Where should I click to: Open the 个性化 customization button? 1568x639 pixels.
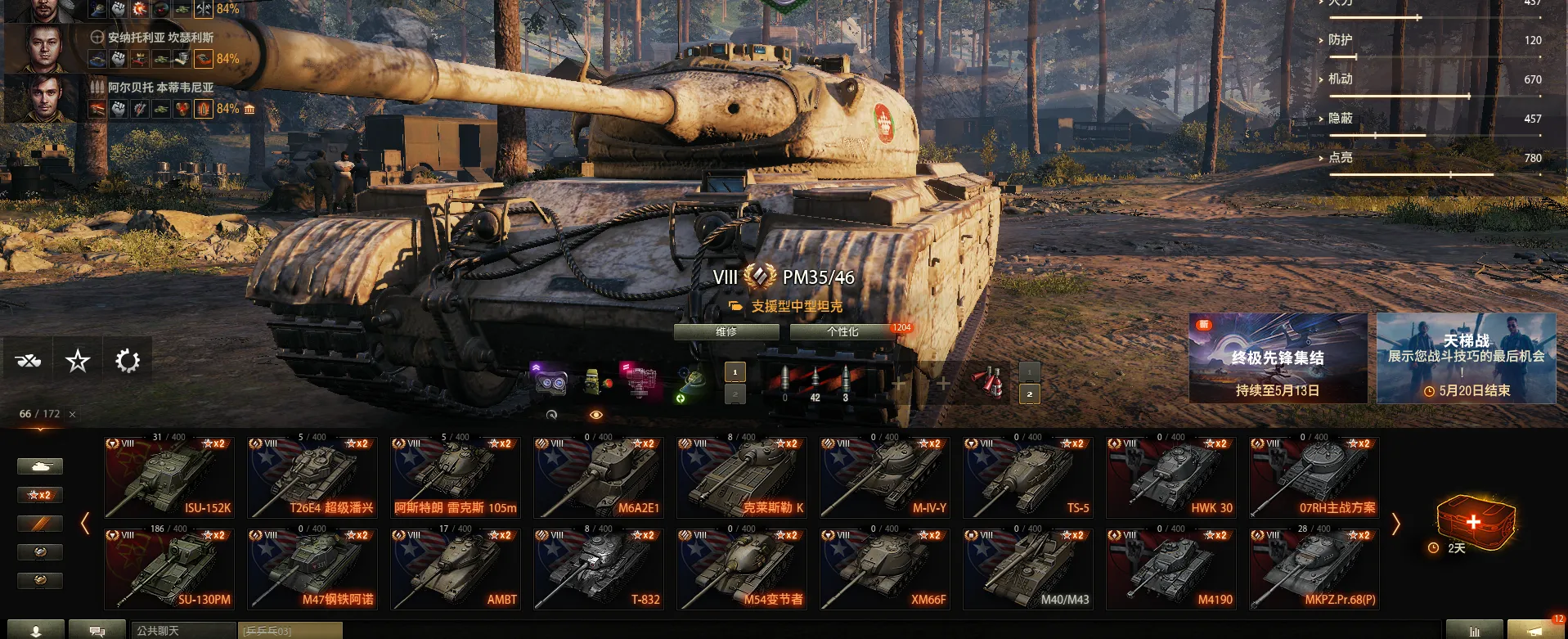(x=842, y=332)
